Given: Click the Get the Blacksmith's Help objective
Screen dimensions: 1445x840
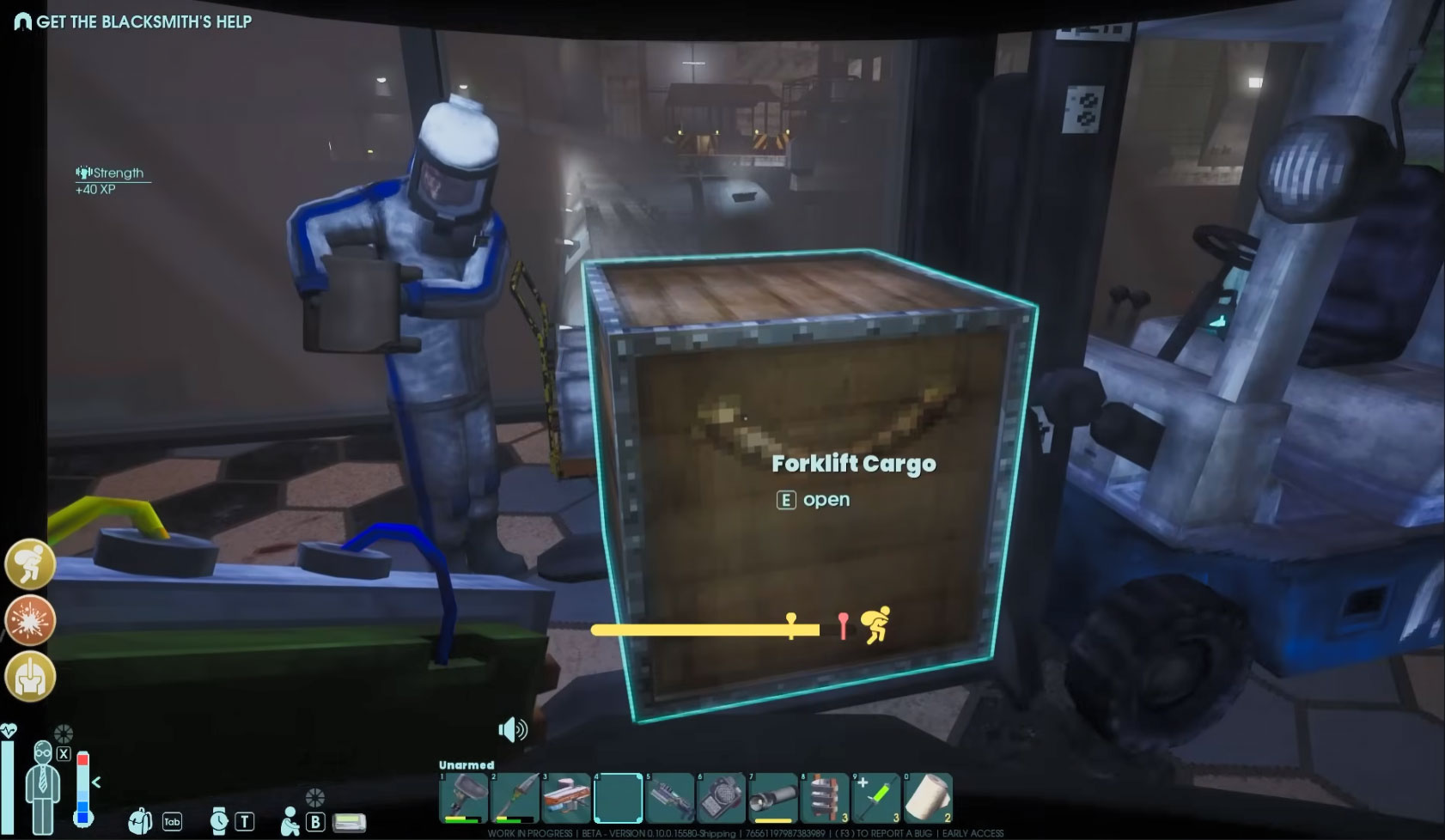Looking at the screenshot, I should coord(143,21).
